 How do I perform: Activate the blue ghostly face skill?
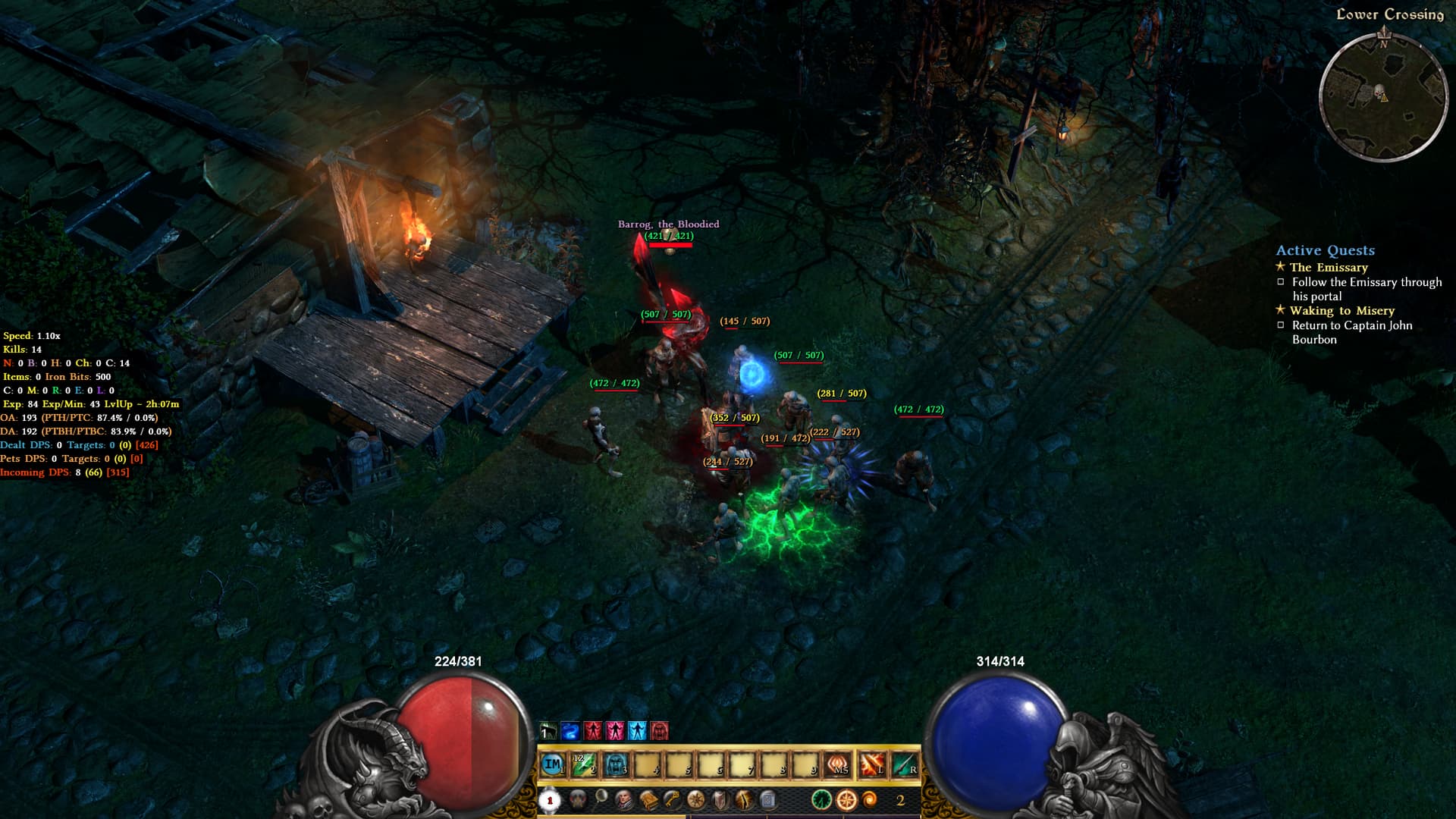[x=616, y=765]
